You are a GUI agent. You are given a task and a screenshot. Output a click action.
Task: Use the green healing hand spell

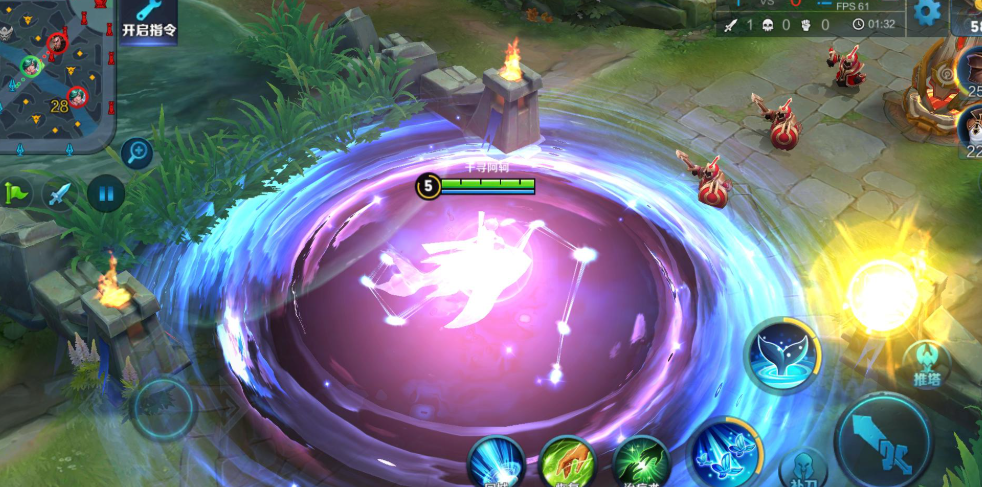point(641,464)
